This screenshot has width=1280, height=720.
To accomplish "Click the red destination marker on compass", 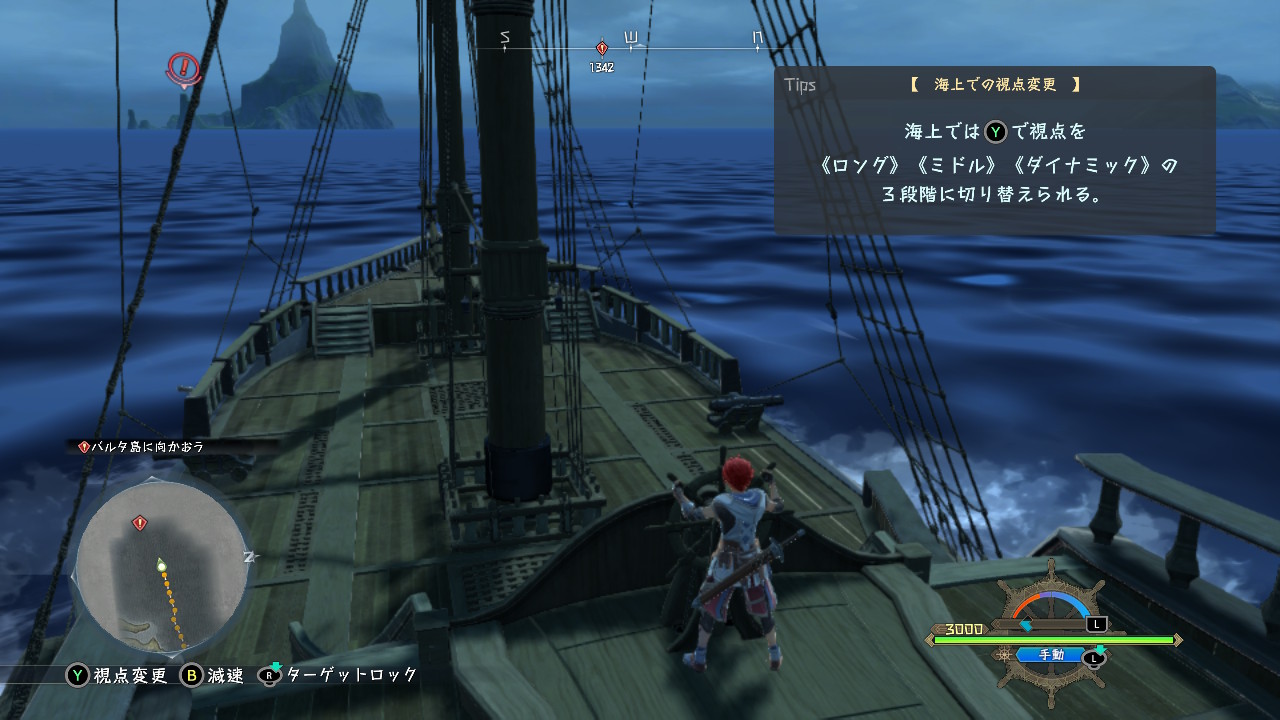I will [601, 48].
